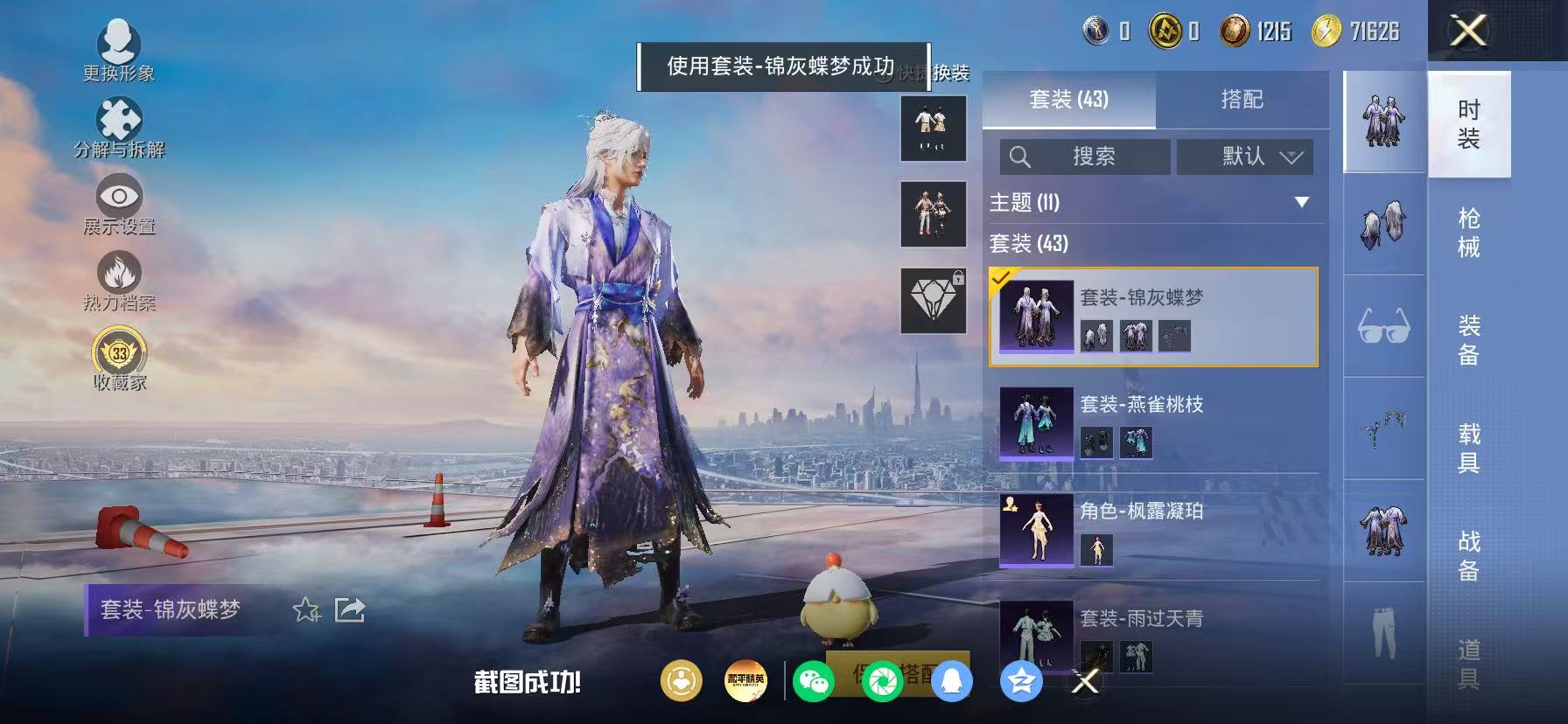Open the 默认 sort dropdown
The height and width of the screenshot is (724, 1568).
click(1244, 157)
